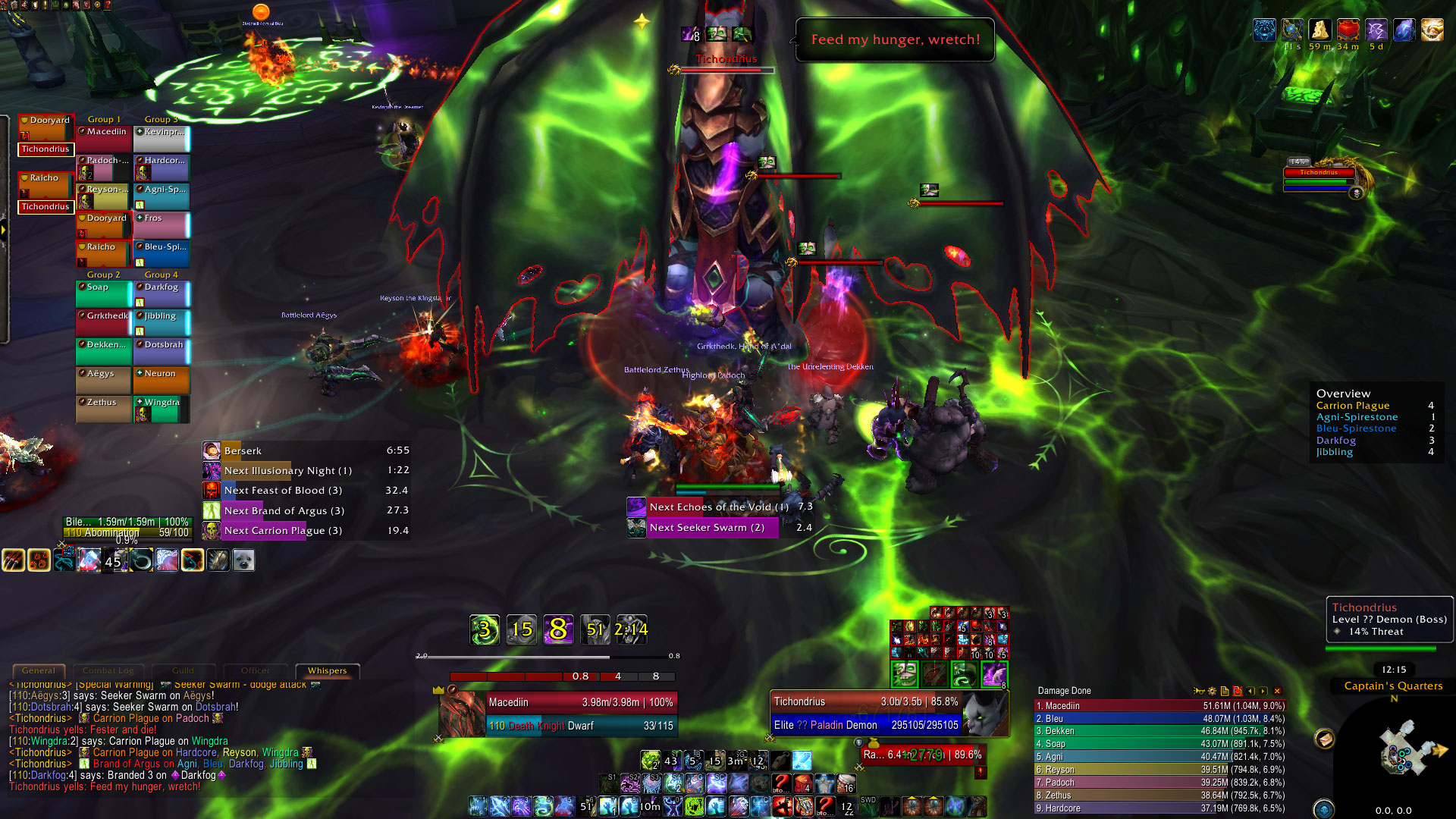Image resolution: width=1456 pixels, height=819 pixels.
Task: Click the Tichondrius target frame
Action: (866, 713)
